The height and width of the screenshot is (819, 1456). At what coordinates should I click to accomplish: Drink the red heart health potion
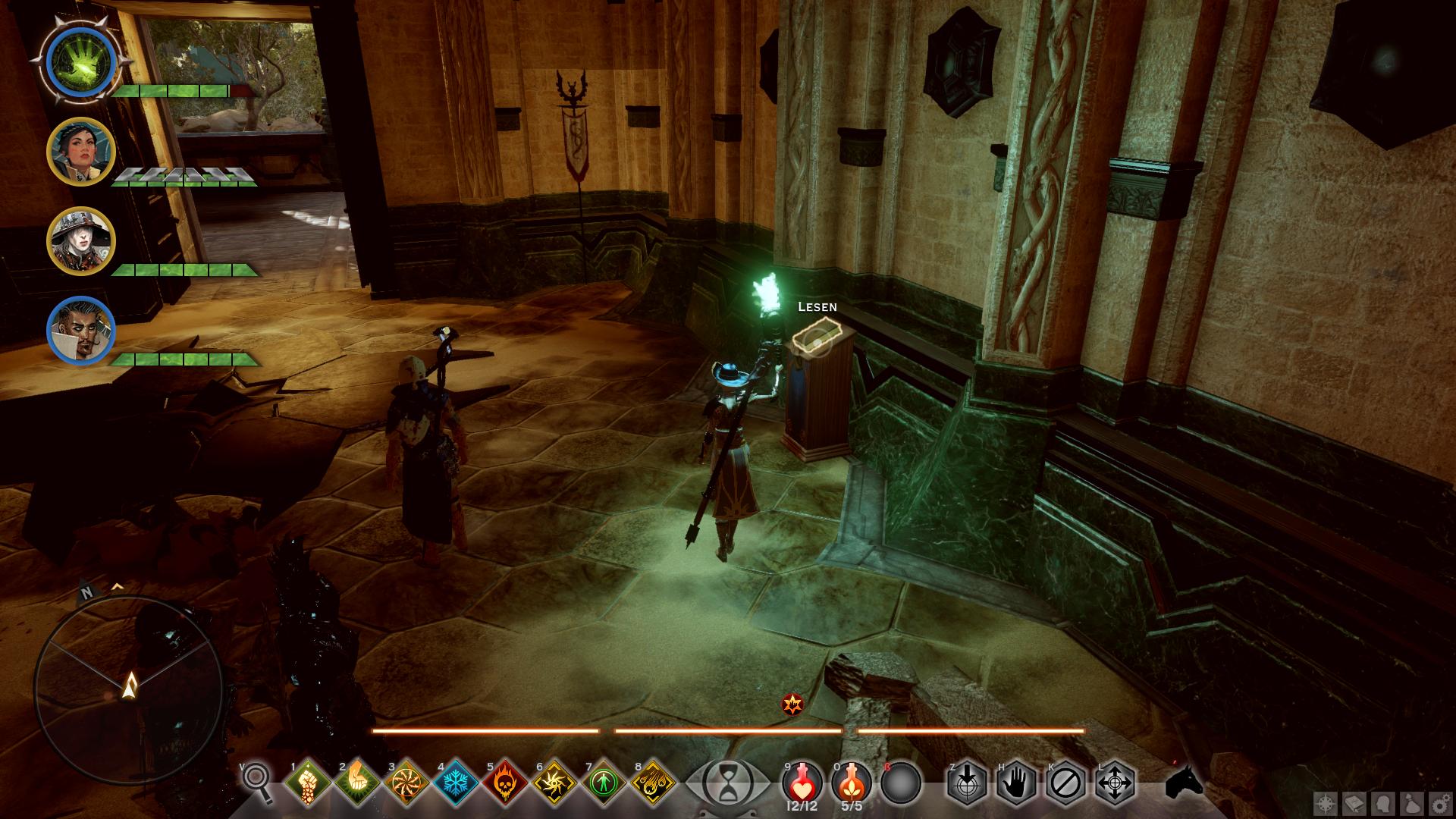802,780
